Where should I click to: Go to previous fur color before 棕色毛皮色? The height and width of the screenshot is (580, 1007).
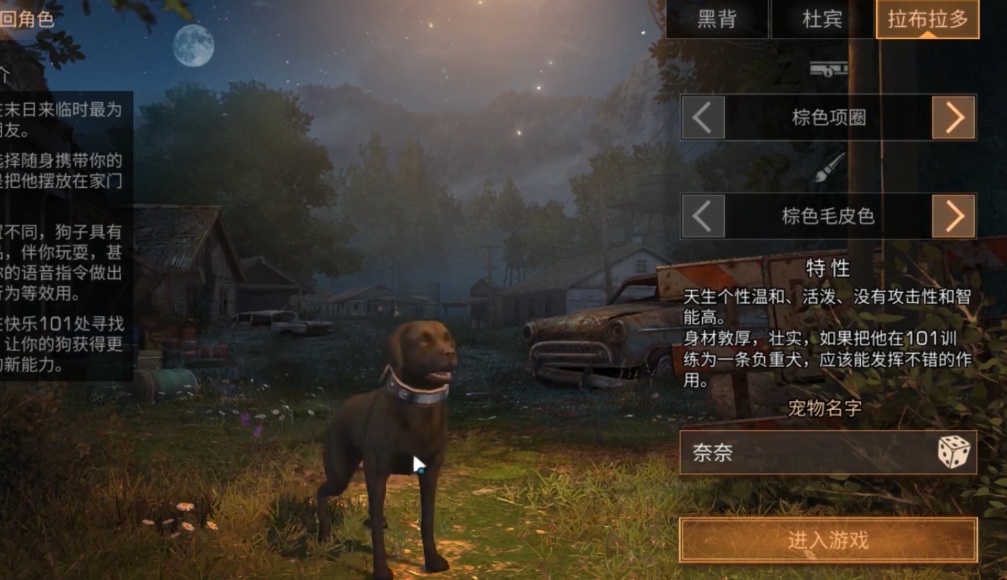click(x=703, y=216)
